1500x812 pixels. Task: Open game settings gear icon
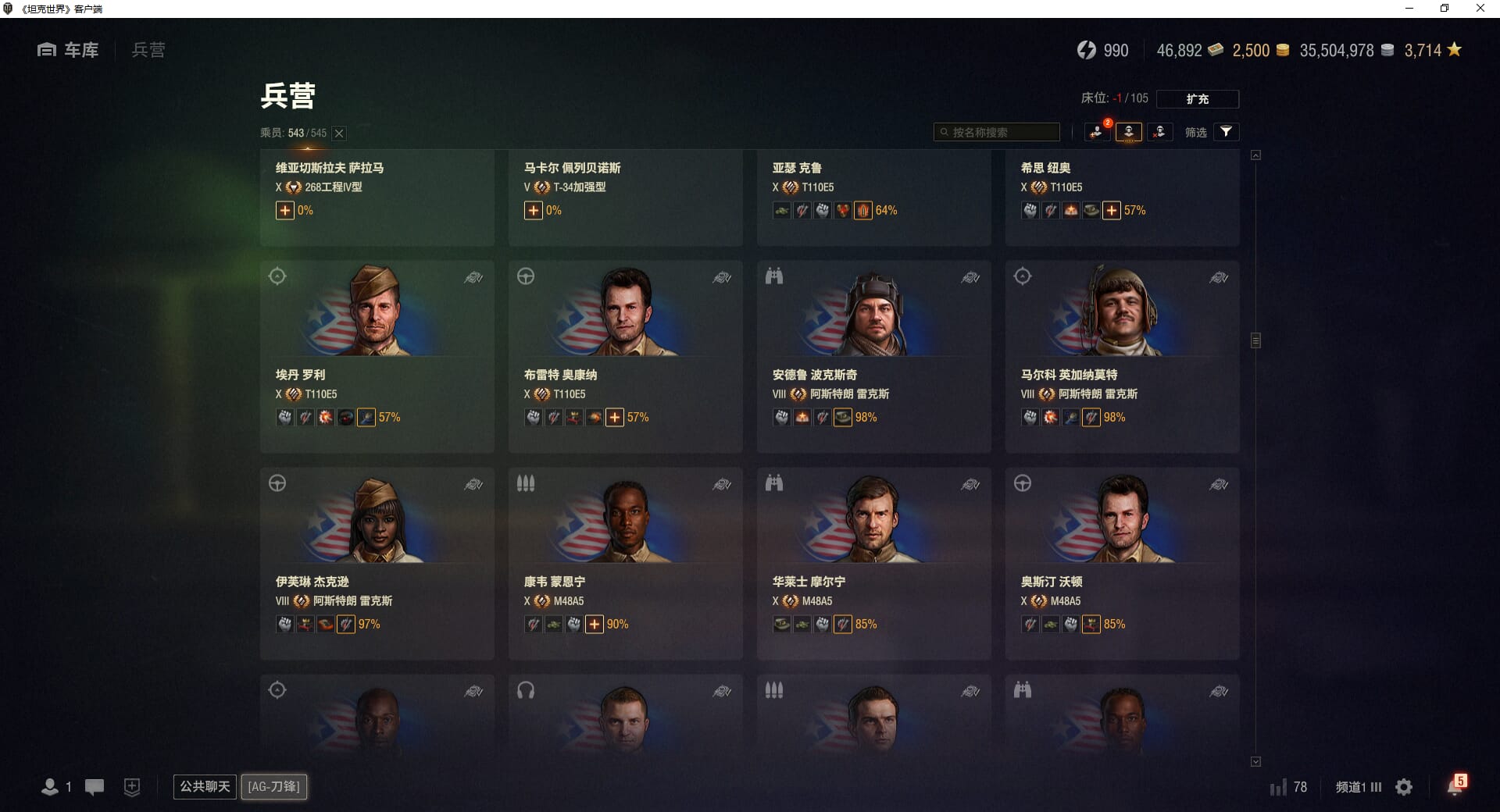point(1404,787)
